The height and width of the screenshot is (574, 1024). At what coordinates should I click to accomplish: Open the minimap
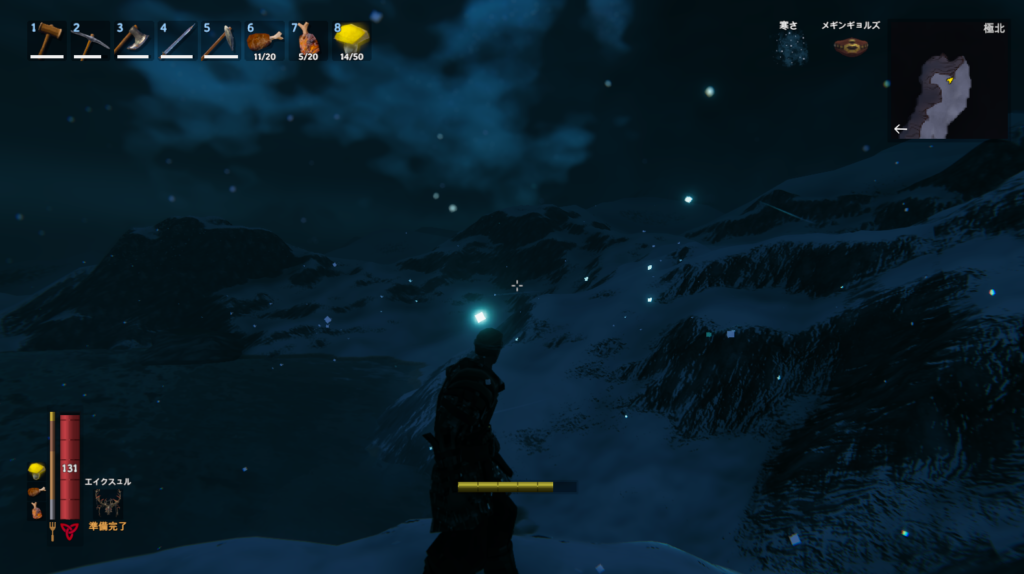947,79
